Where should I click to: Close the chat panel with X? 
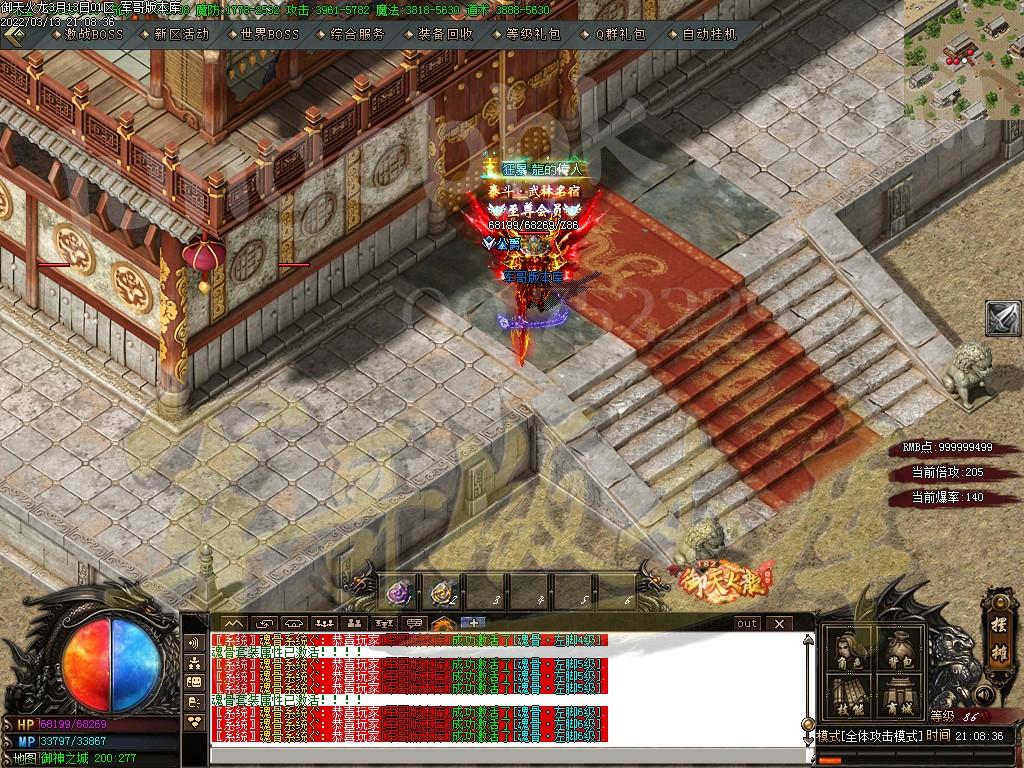(779, 623)
